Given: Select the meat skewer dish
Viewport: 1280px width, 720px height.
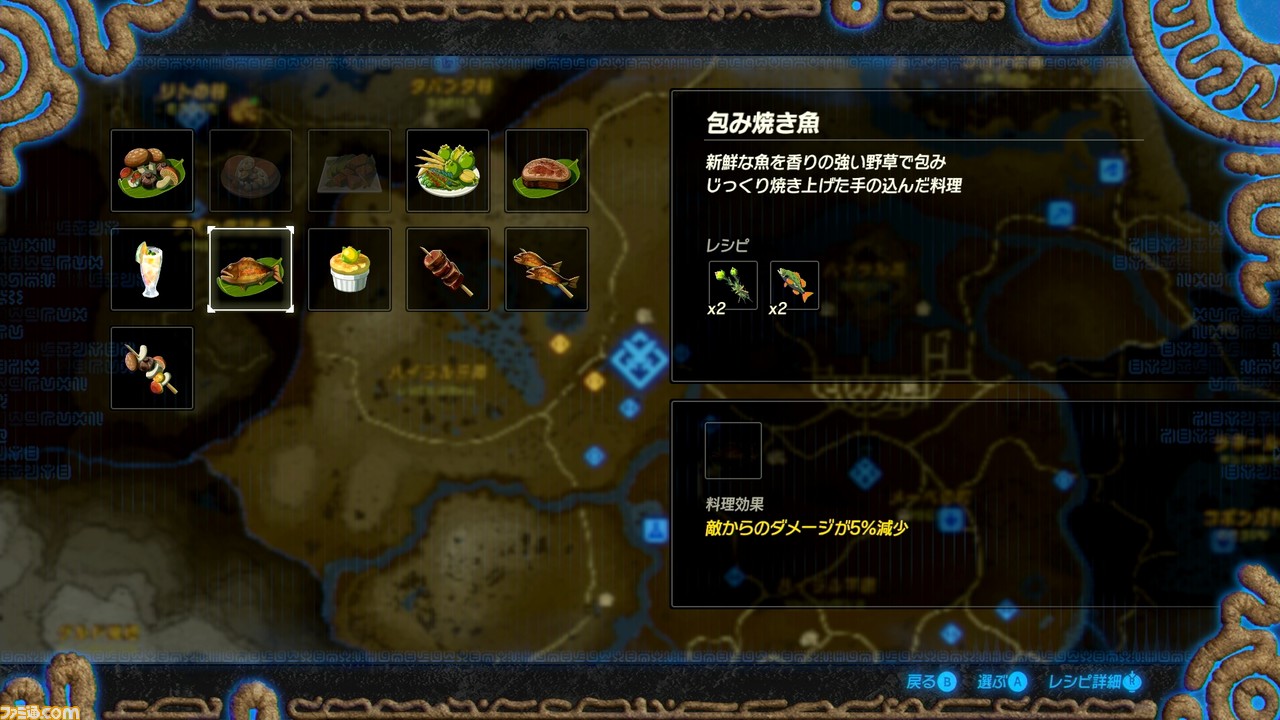Looking at the screenshot, I should [x=447, y=269].
